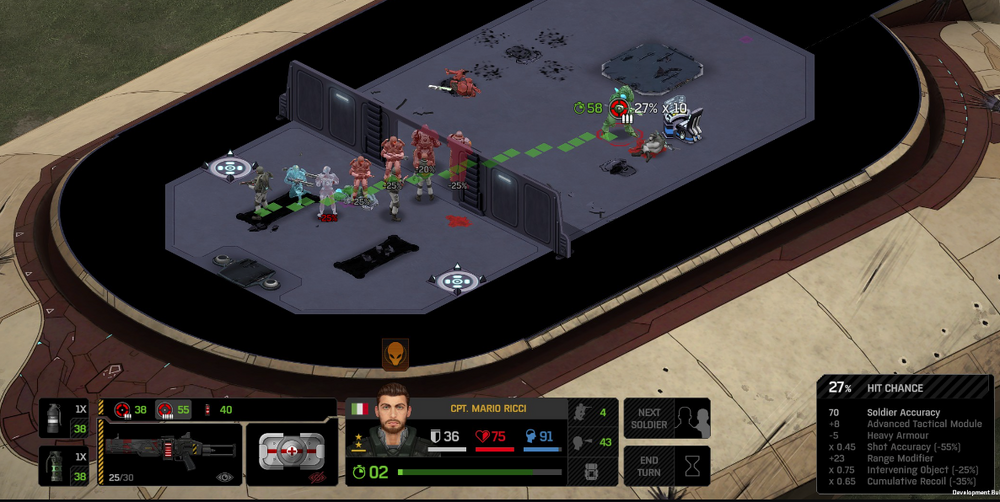
Task: Select the 40 TU reload action
Action: (x=217, y=409)
